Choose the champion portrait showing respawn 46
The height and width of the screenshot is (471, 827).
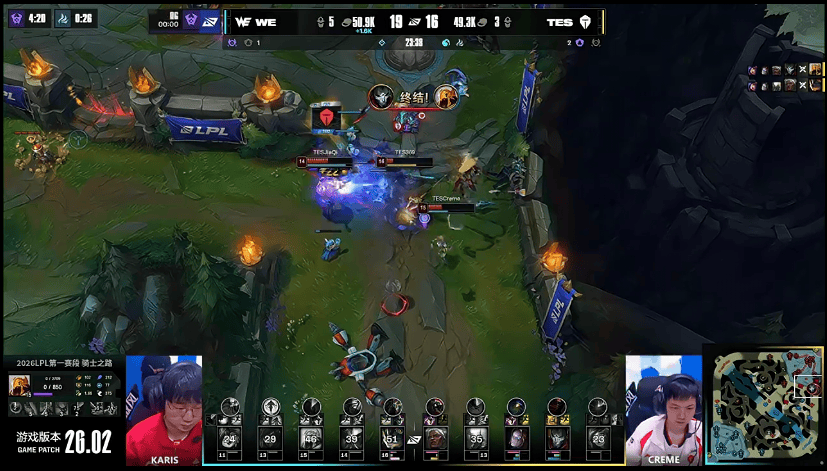point(311,436)
